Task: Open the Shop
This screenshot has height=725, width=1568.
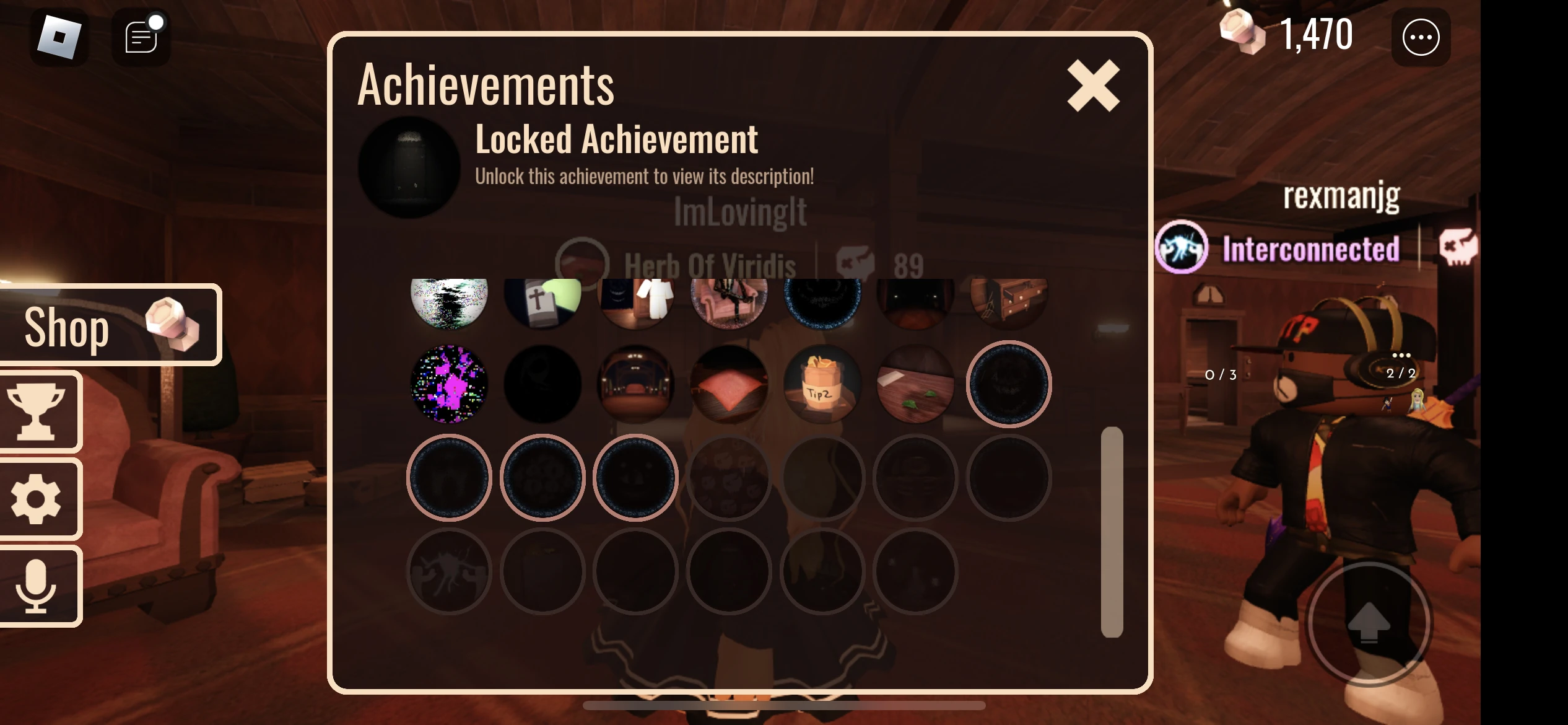Action: tap(110, 325)
